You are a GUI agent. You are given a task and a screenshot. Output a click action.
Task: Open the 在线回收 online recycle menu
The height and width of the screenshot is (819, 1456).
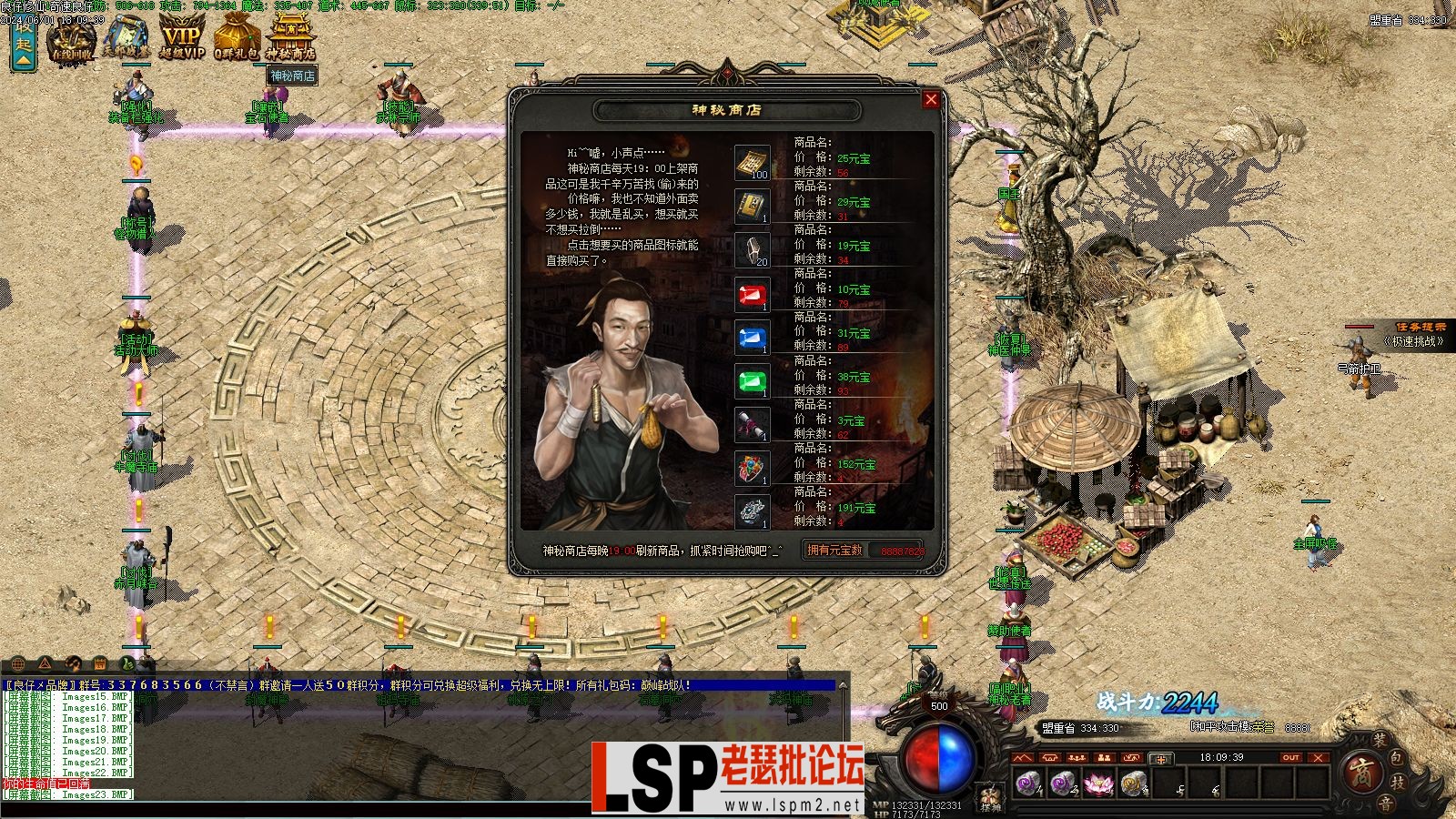pos(72,38)
